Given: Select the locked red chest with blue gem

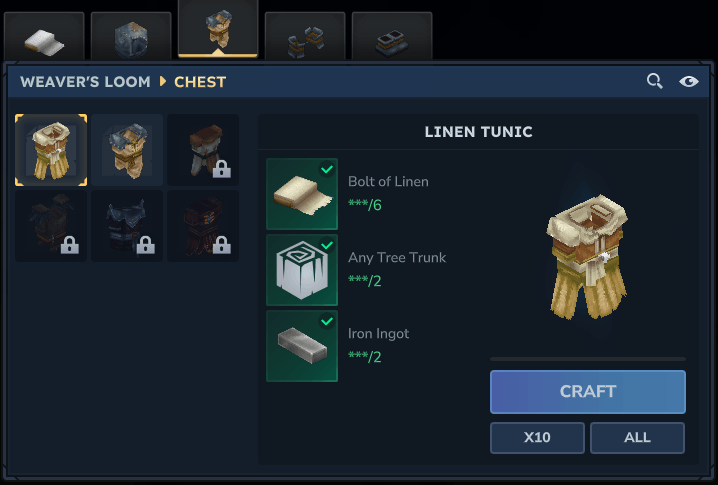Looking at the screenshot, I should tap(203, 226).
